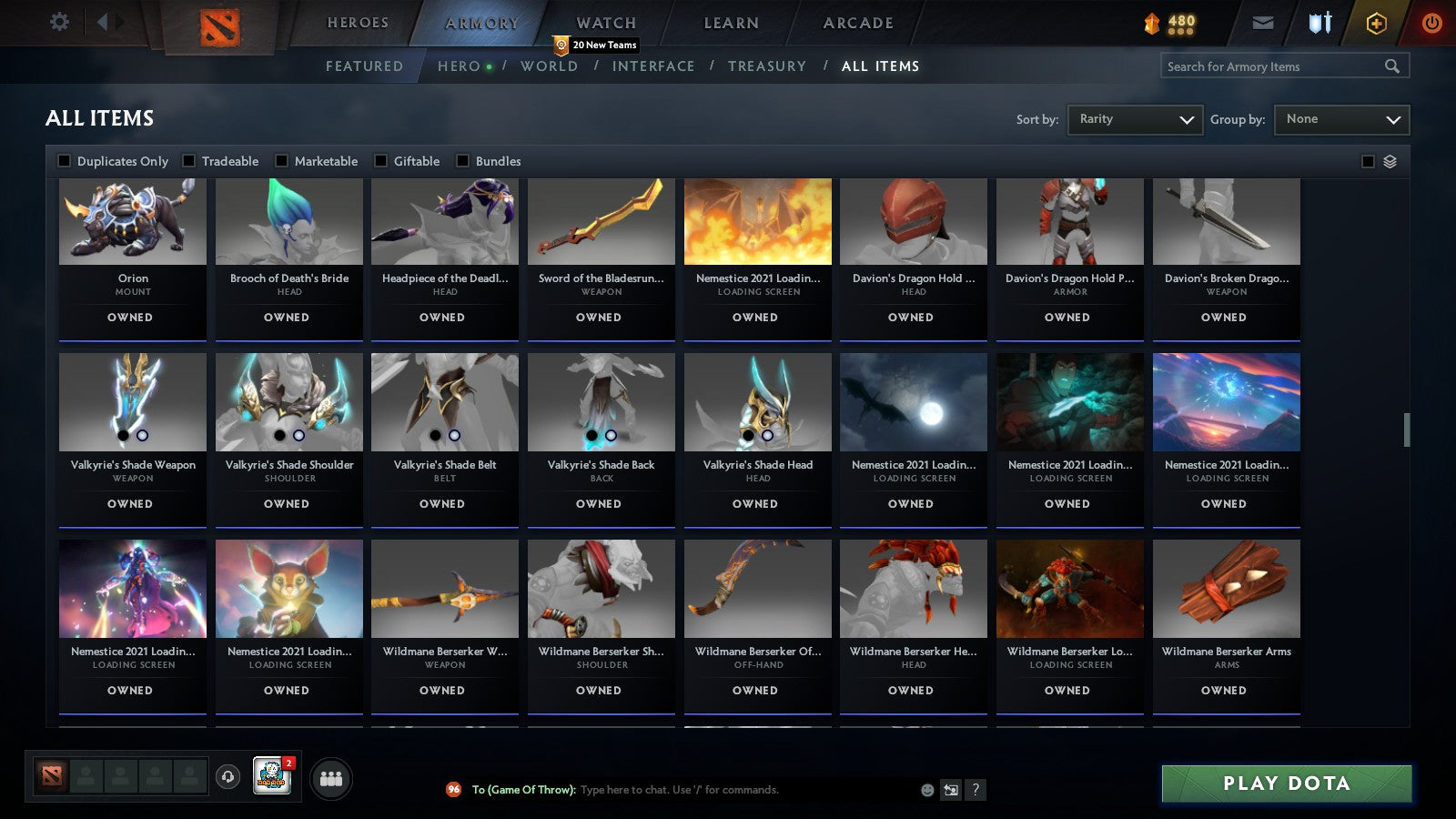Click the gold hexagon plus icon in the top bar

point(1376,22)
